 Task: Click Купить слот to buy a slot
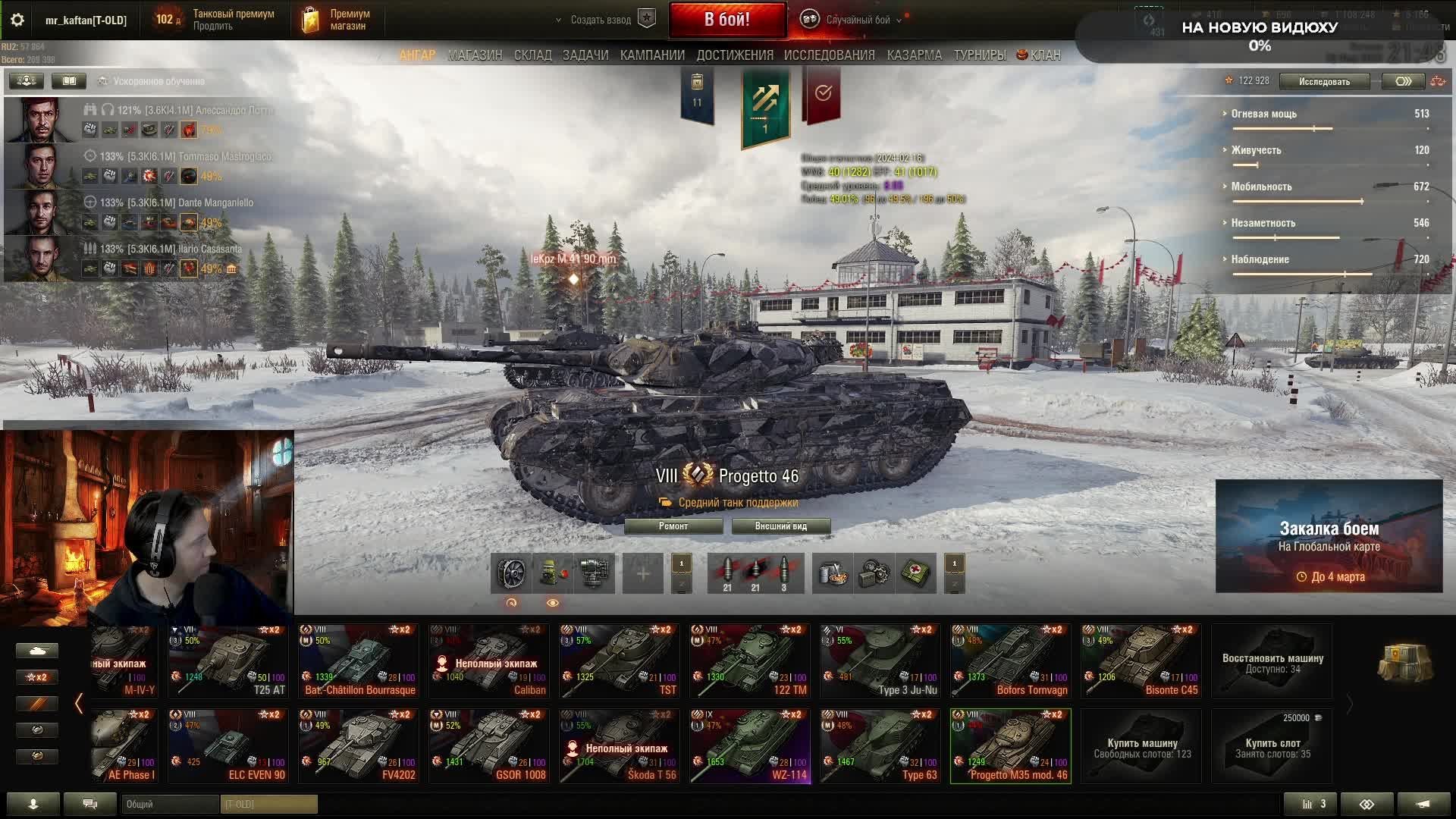click(x=1272, y=746)
